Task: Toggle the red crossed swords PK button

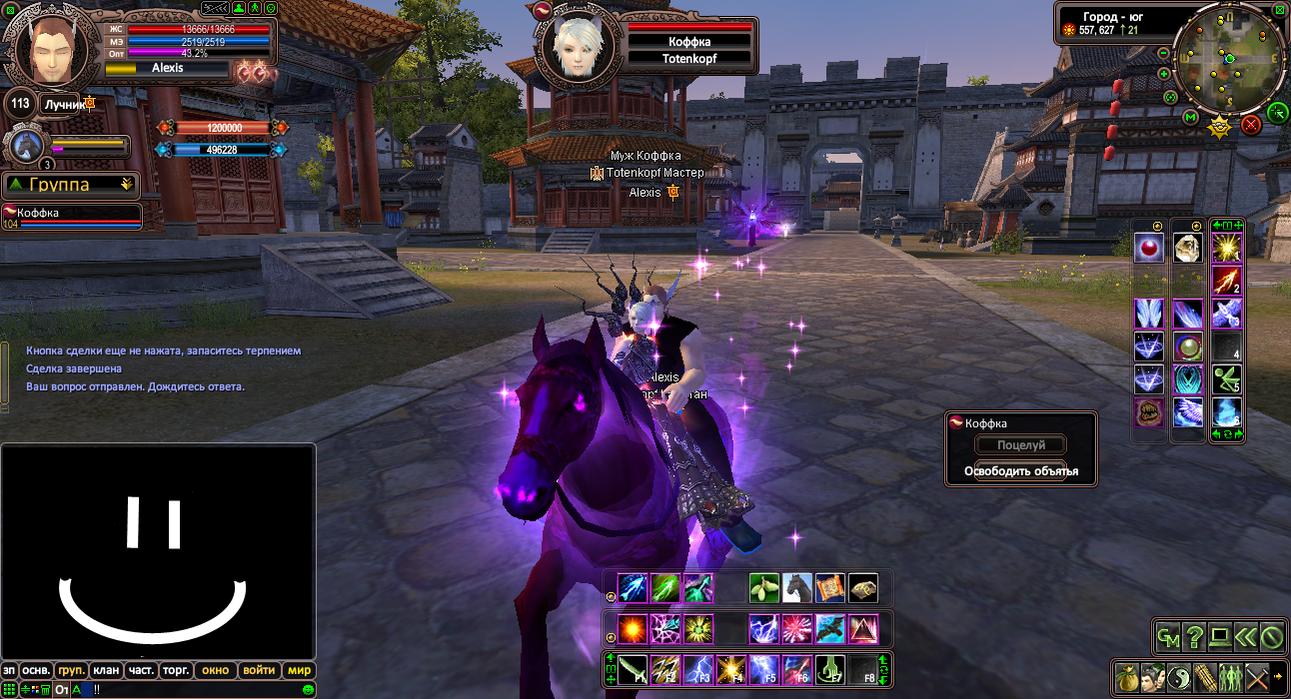Action: [1250, 125]
